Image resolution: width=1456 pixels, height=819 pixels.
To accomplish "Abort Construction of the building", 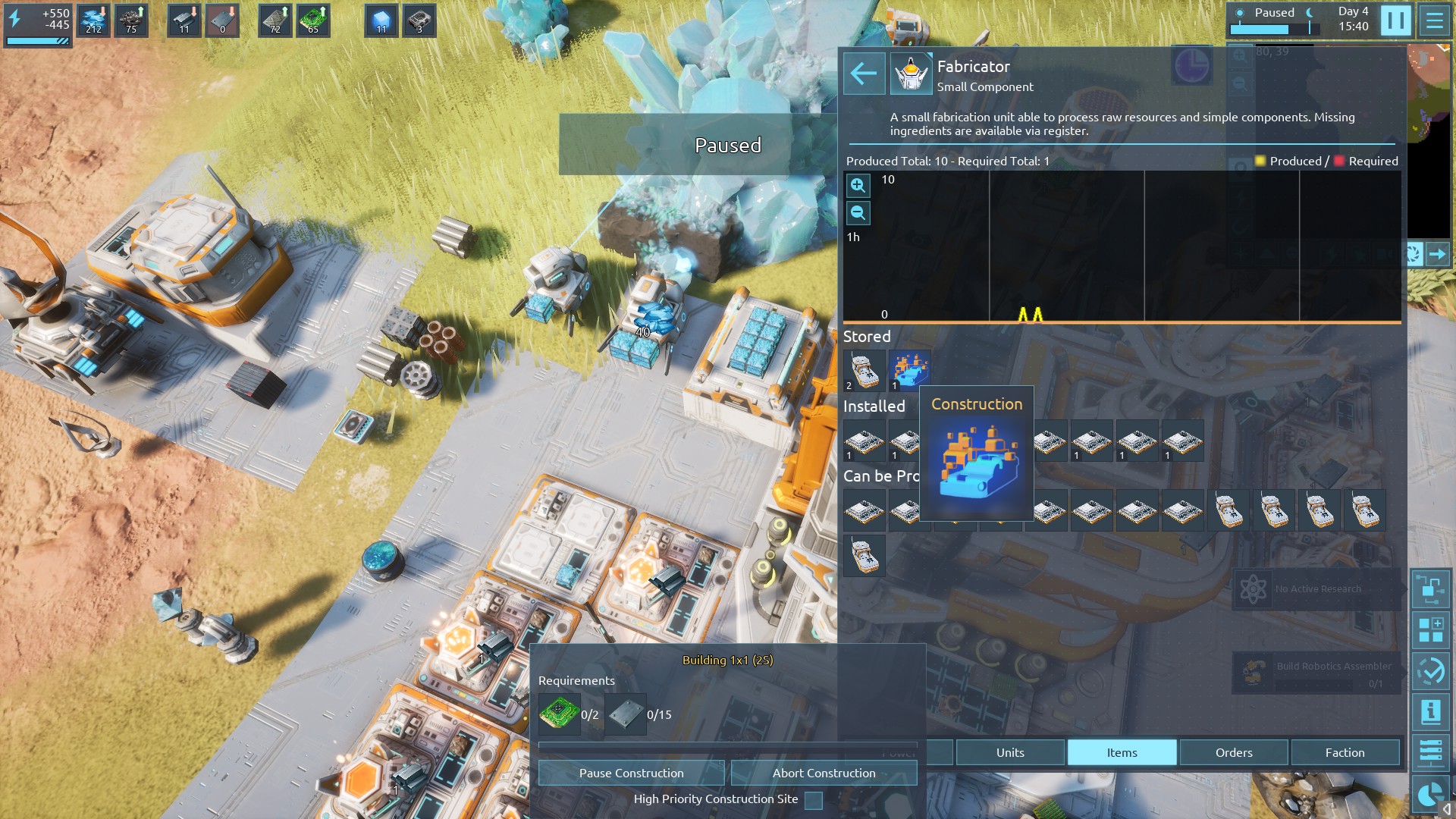I will (824, 773).
